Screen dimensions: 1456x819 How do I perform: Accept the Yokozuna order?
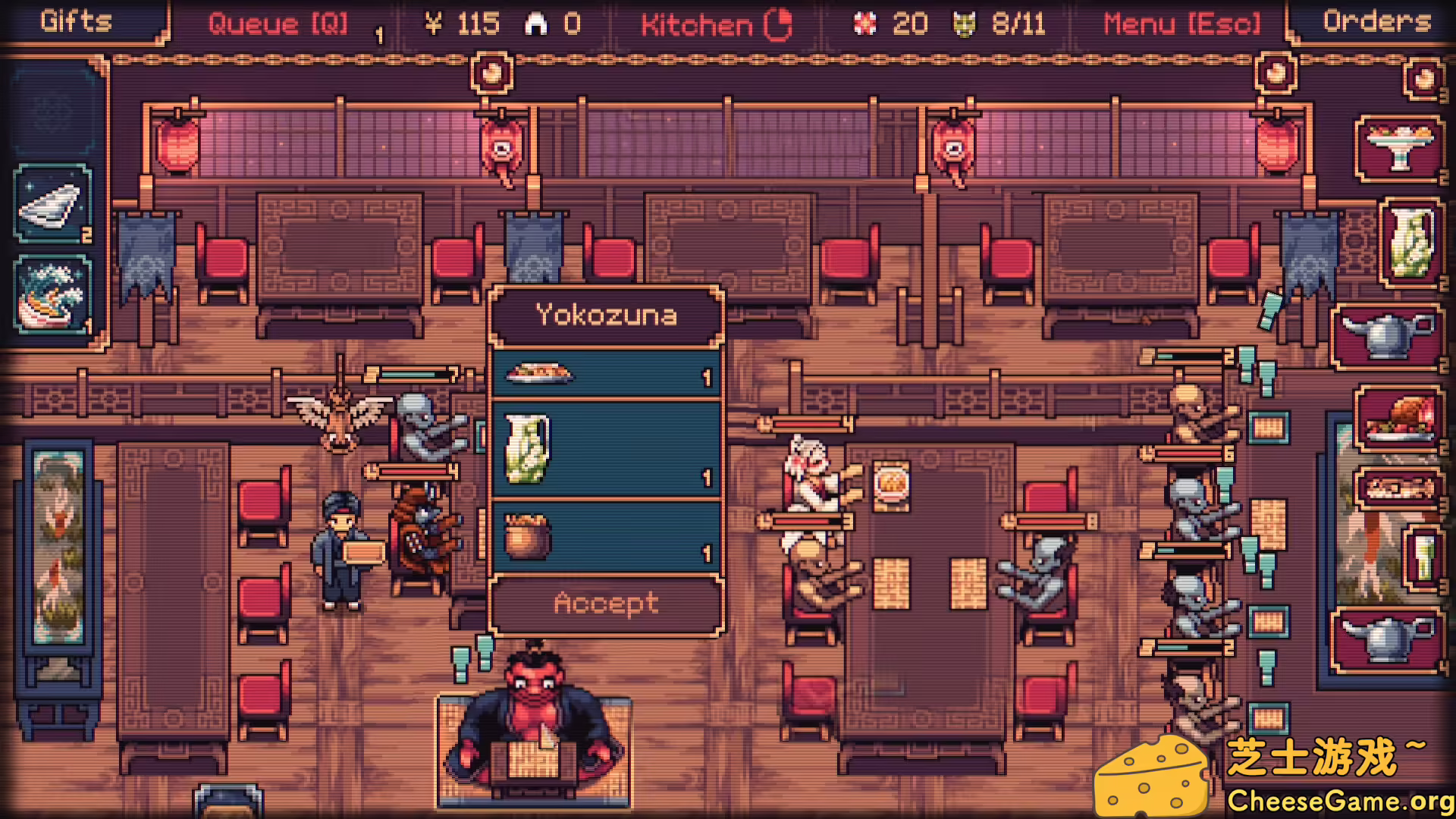pyautogui.click(x=606, y=604)
